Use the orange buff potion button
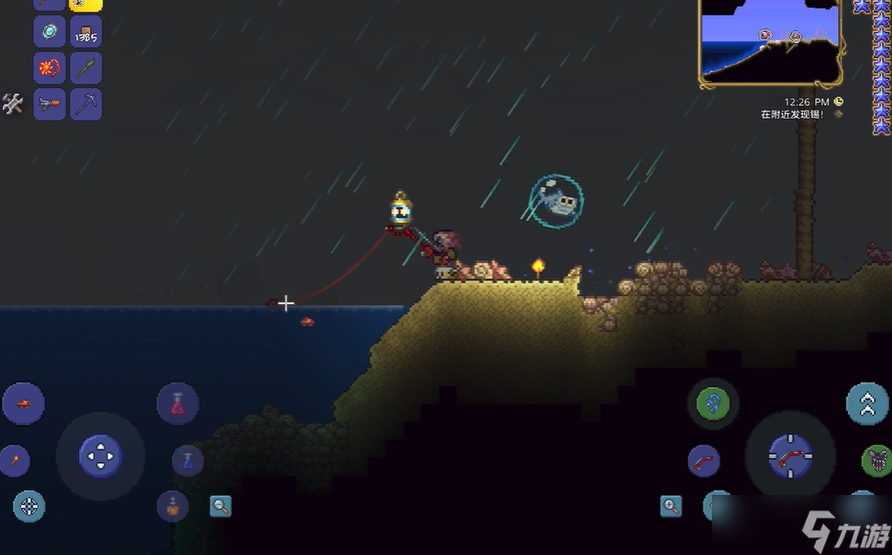The image size is (892, 555). click(173, 506)
